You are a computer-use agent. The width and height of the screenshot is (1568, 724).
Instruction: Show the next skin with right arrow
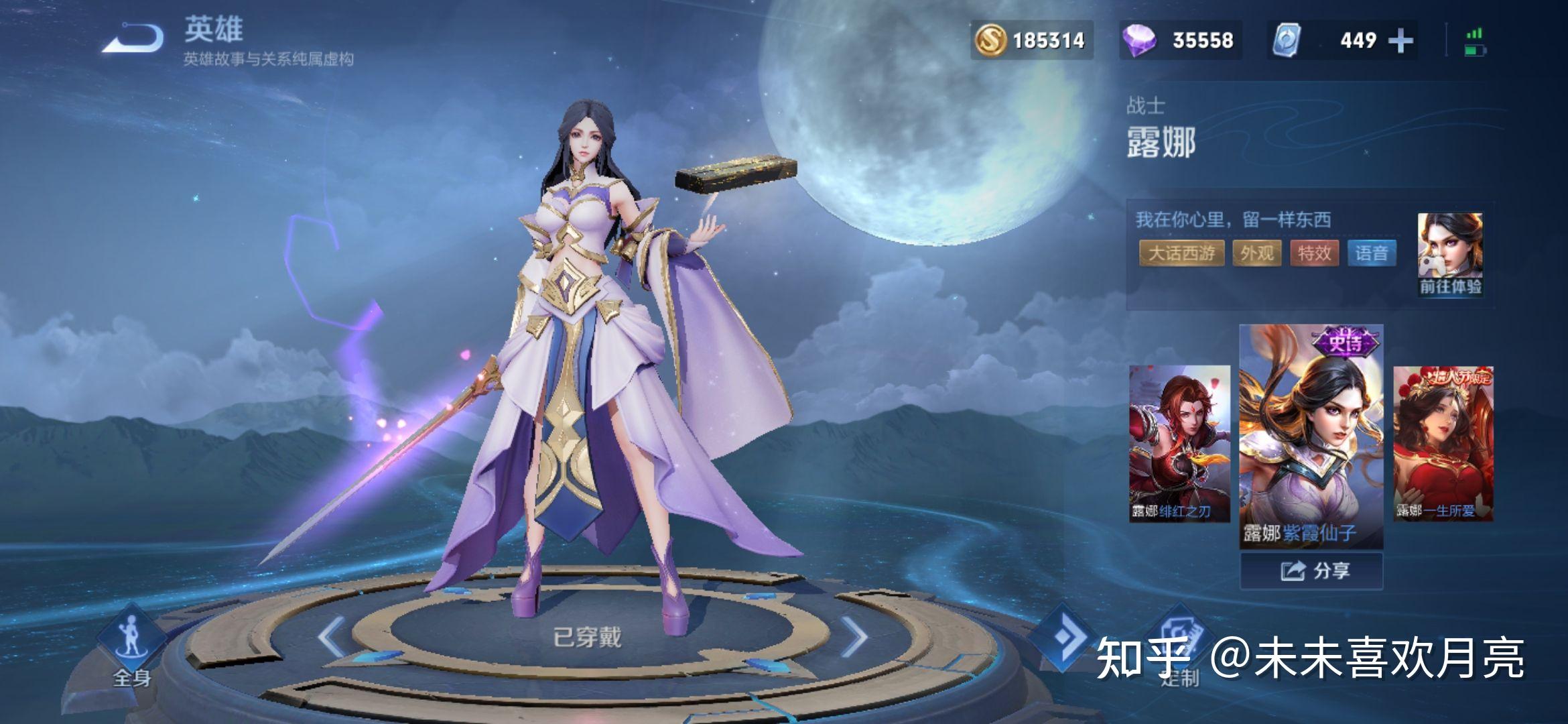(x=854, y=636)
